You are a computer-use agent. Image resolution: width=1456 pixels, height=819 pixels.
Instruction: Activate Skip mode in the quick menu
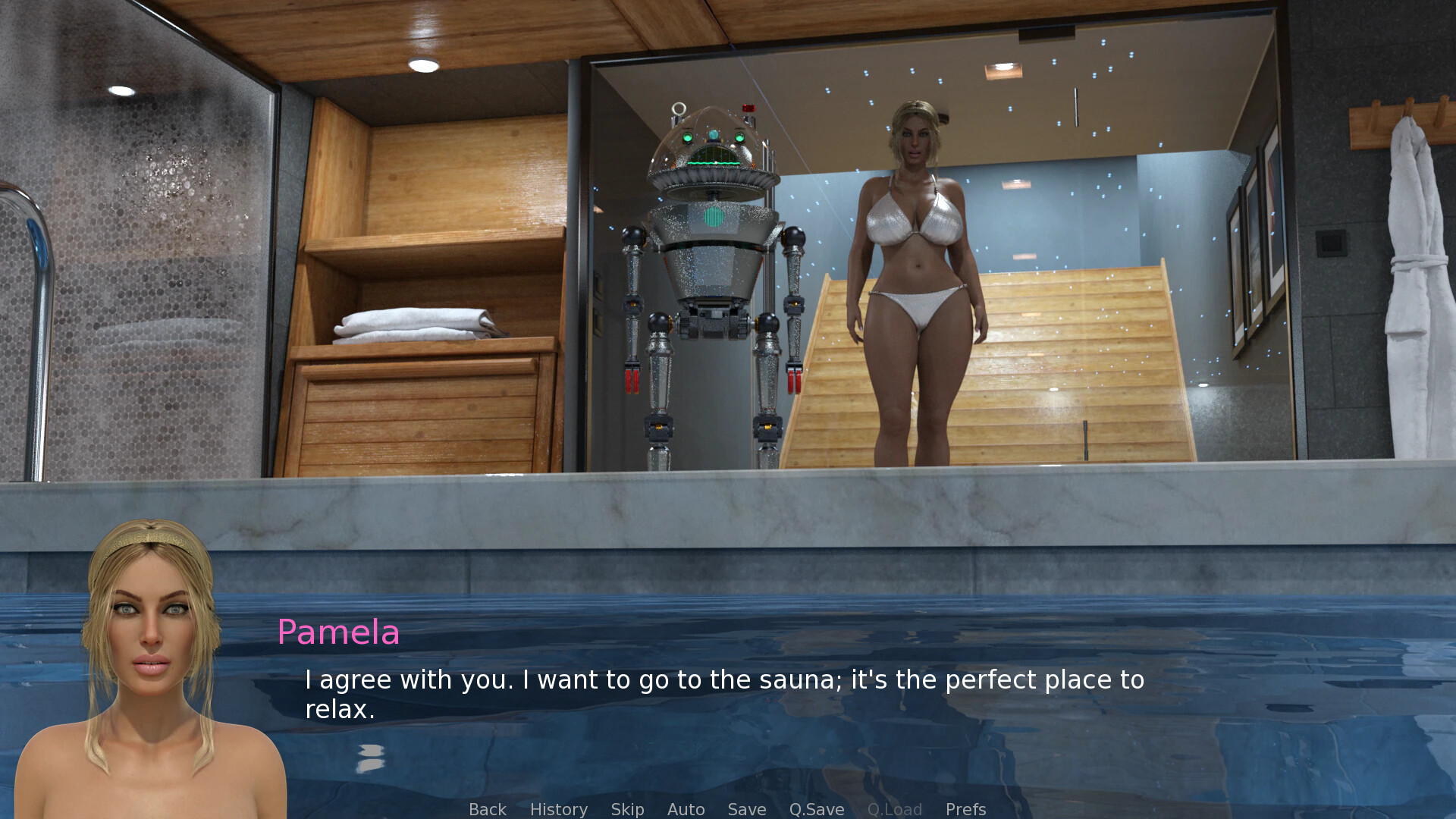(x=627, y=809)
